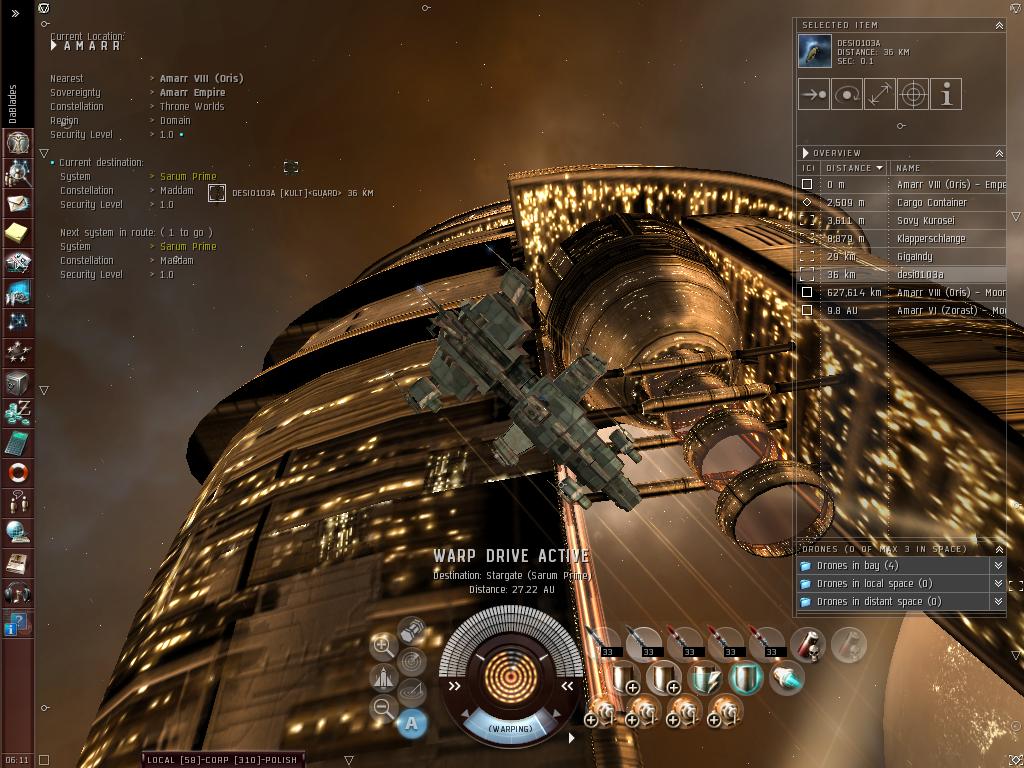The width and height of the screenshot is (1024, 768).
Task: Toggle the autopilot A button
Action: tap(412, 723)
